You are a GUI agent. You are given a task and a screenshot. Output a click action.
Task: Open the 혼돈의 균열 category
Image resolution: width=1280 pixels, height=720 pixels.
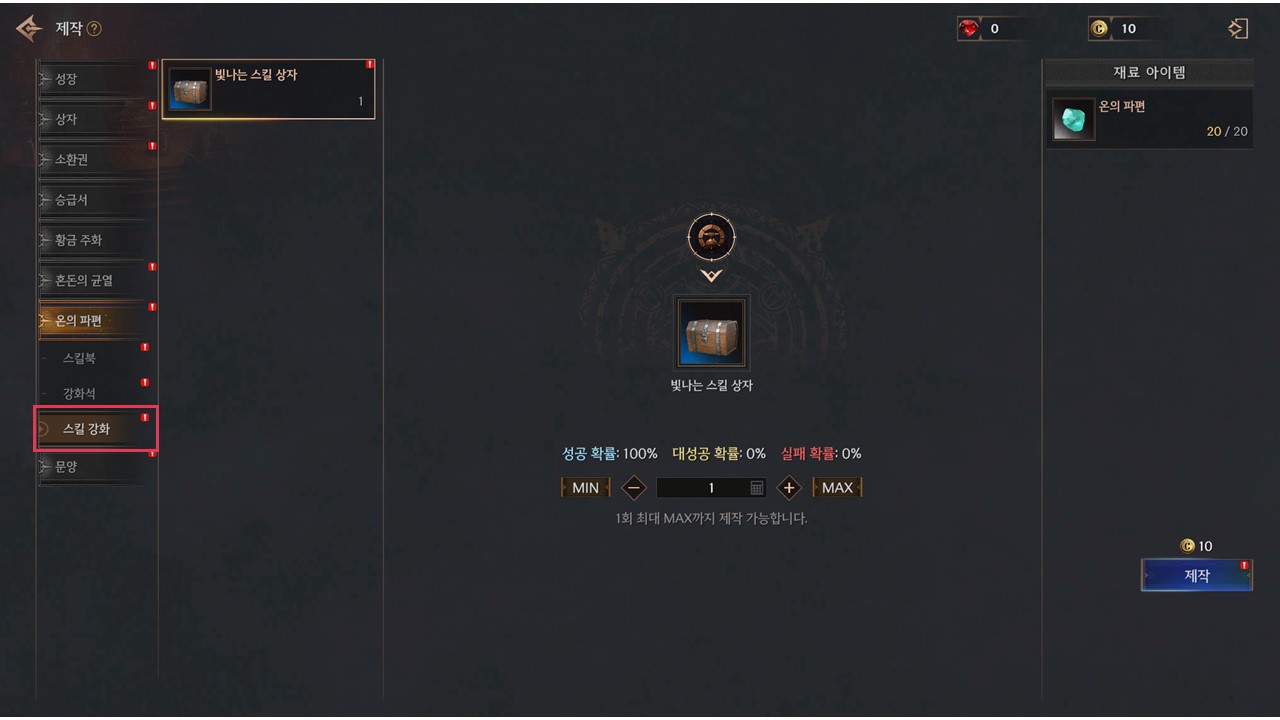(90, 281)
